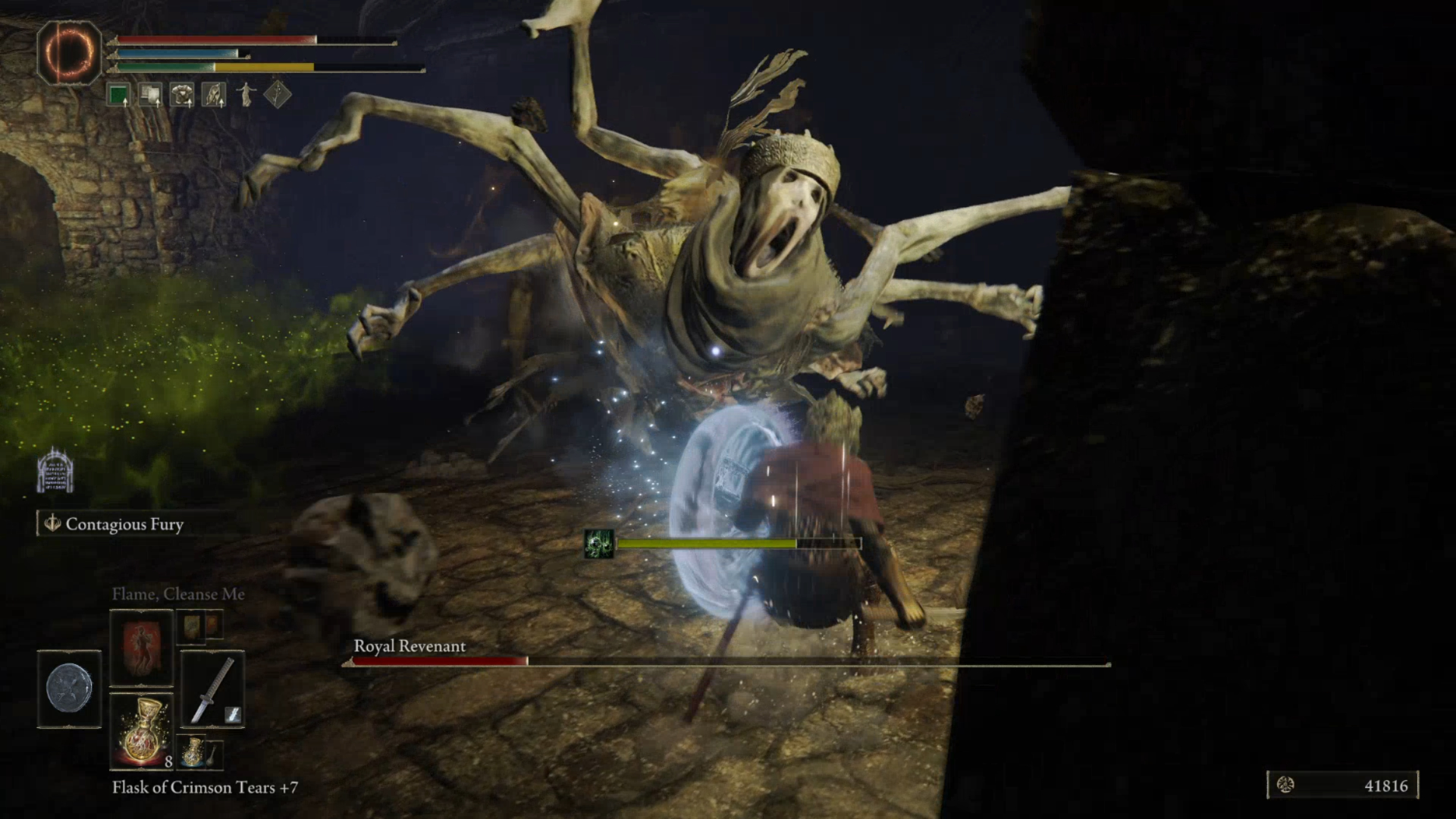Click the fiery ring emblem in the corner
Viewport: 1456px width, 819px height.
69,52
